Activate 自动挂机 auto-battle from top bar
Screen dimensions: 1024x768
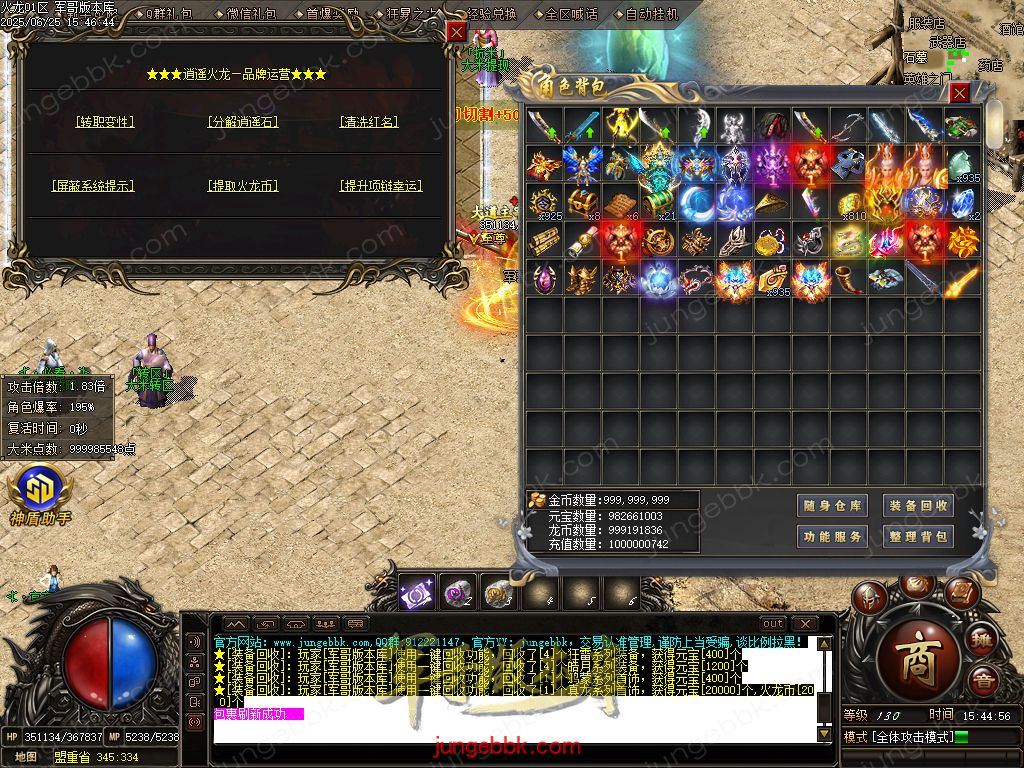tap(651, 14)
